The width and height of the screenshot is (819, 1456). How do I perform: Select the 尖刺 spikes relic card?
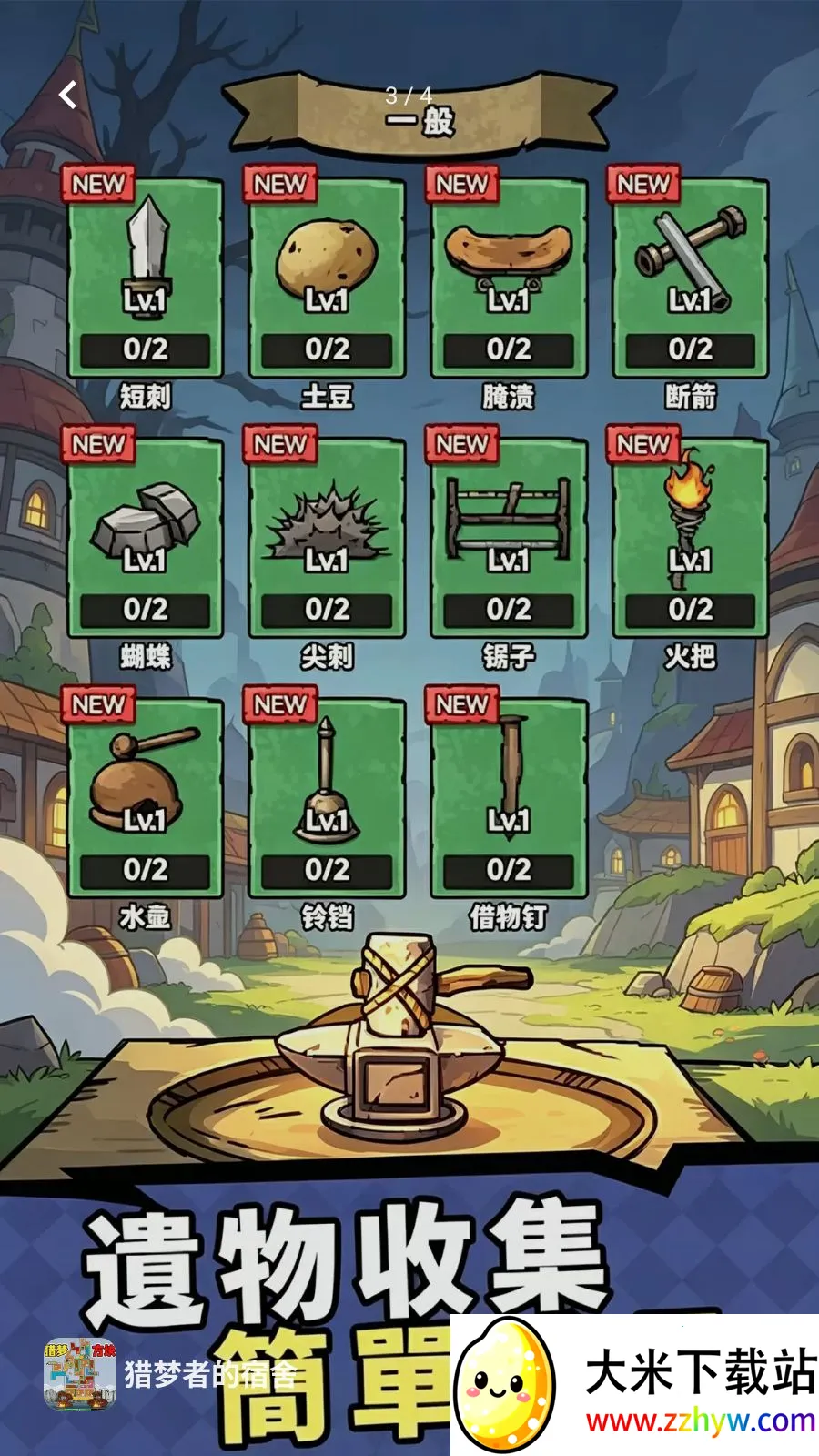[327, 538]
